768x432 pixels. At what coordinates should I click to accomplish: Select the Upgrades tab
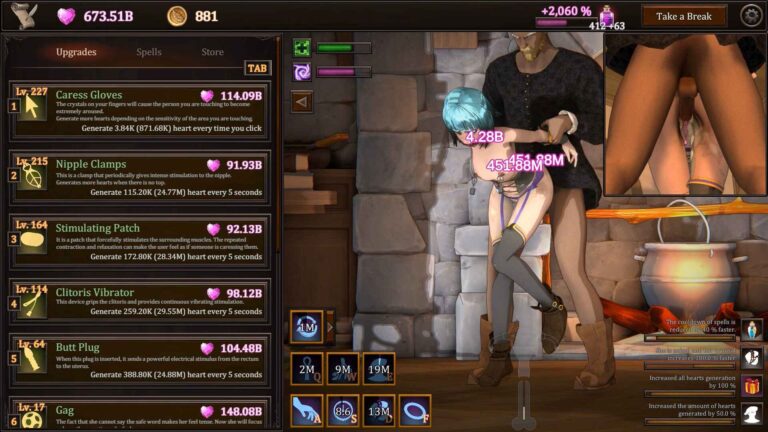point(76,52)
